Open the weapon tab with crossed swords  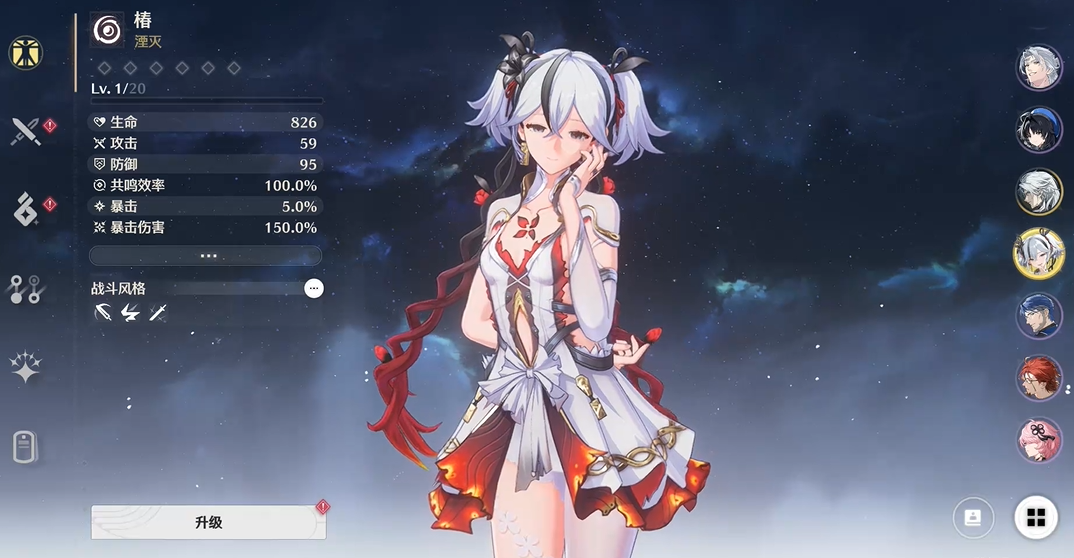pyautogui.click(x=26, y=131)
